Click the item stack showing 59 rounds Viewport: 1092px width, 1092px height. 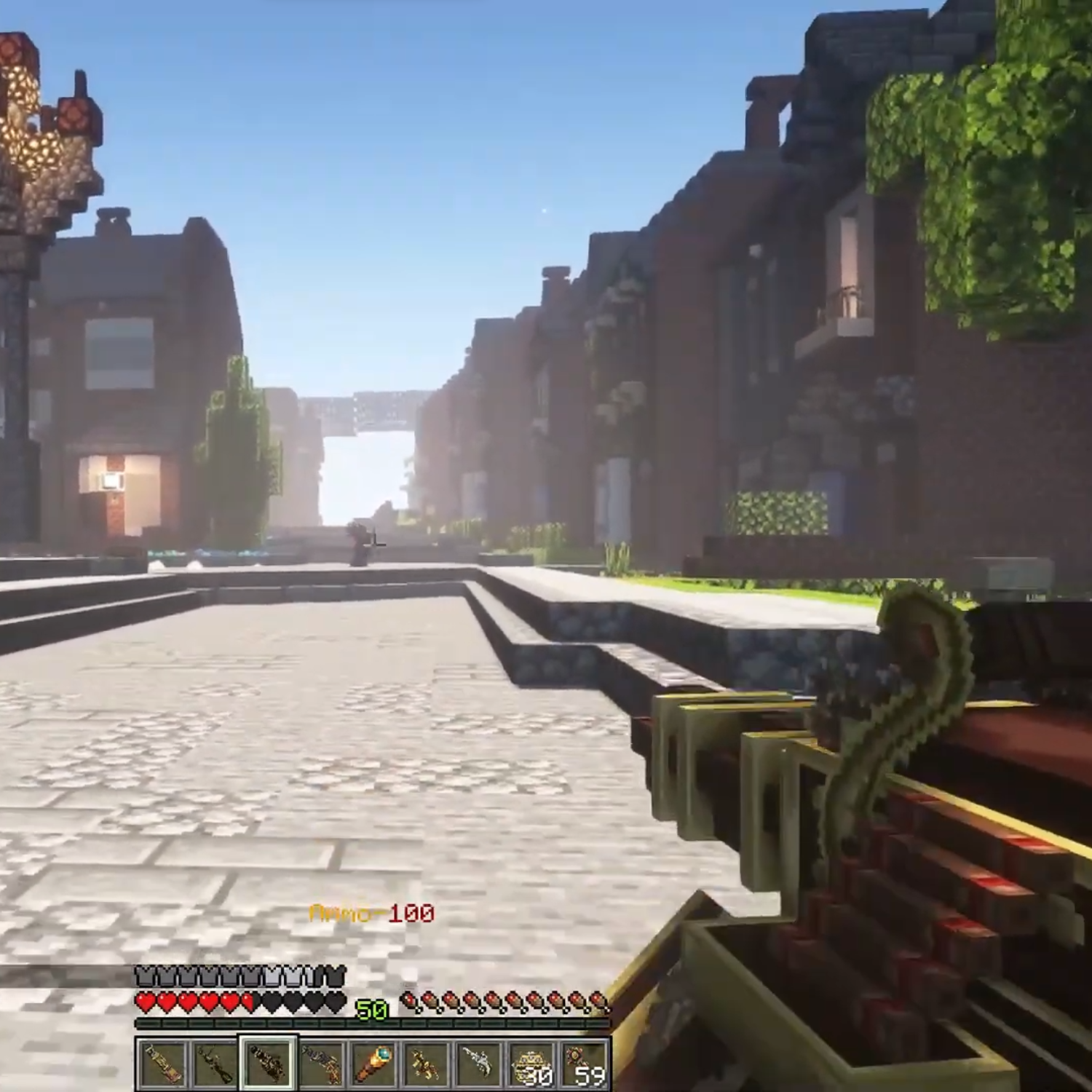[x=583, y=1069]
